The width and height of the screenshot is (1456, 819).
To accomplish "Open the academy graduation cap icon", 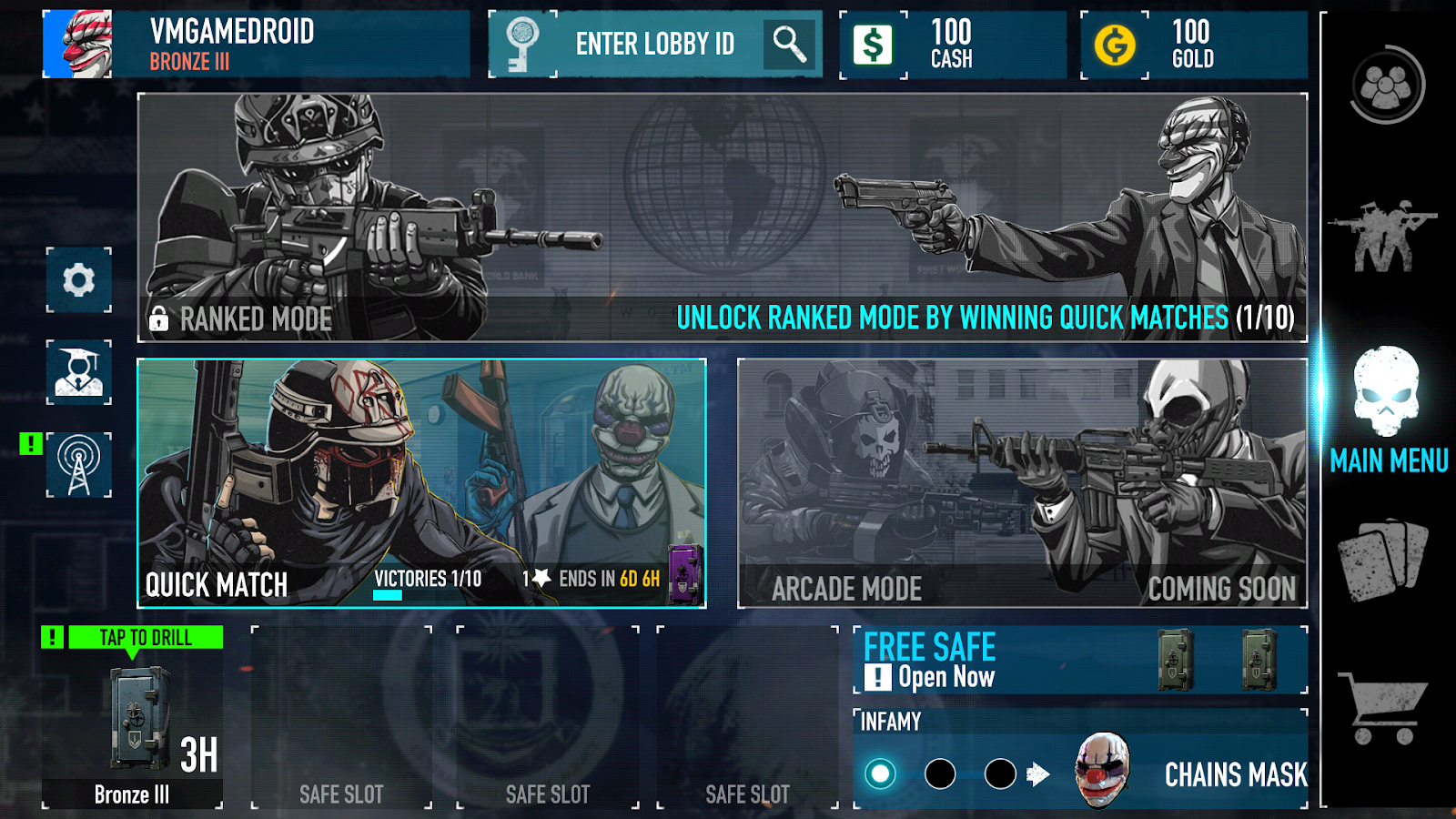I will 78,371.
